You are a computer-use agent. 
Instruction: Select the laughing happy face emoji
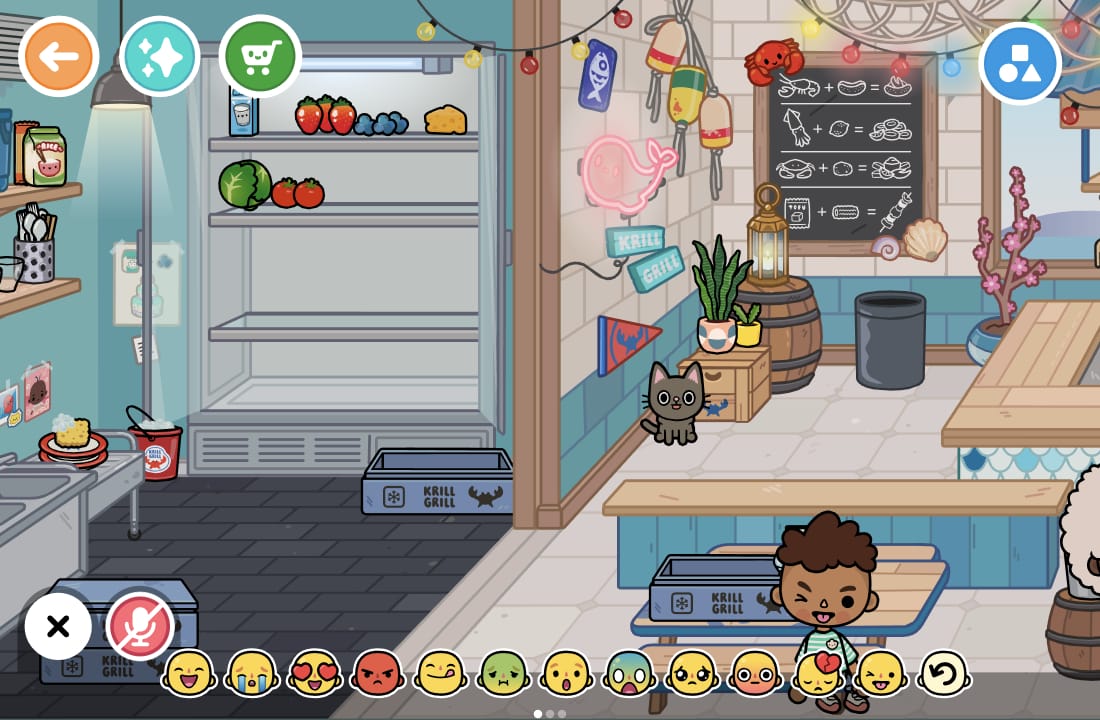coord(189,674)
